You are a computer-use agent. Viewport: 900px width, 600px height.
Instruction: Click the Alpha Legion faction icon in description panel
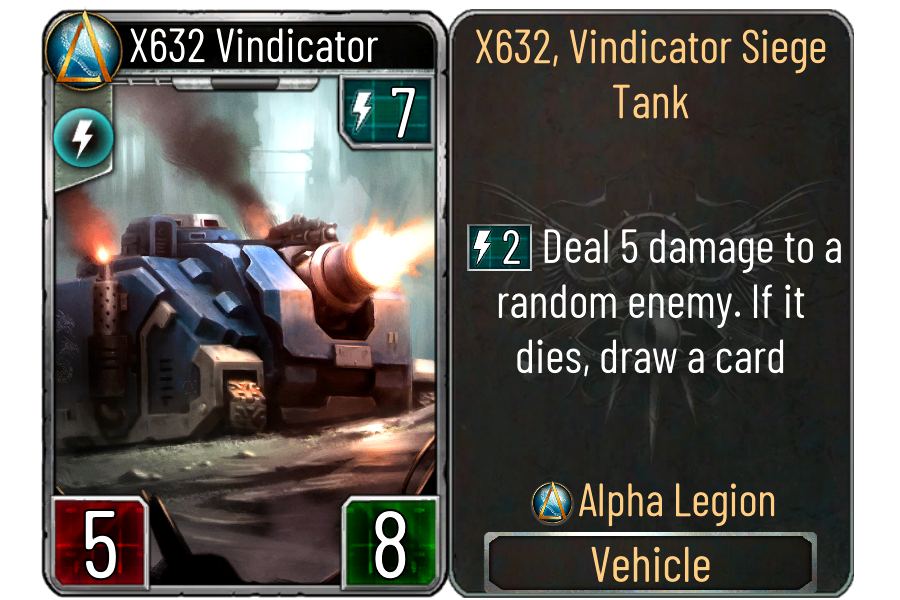pyautogui.click(x=551, y=502)
